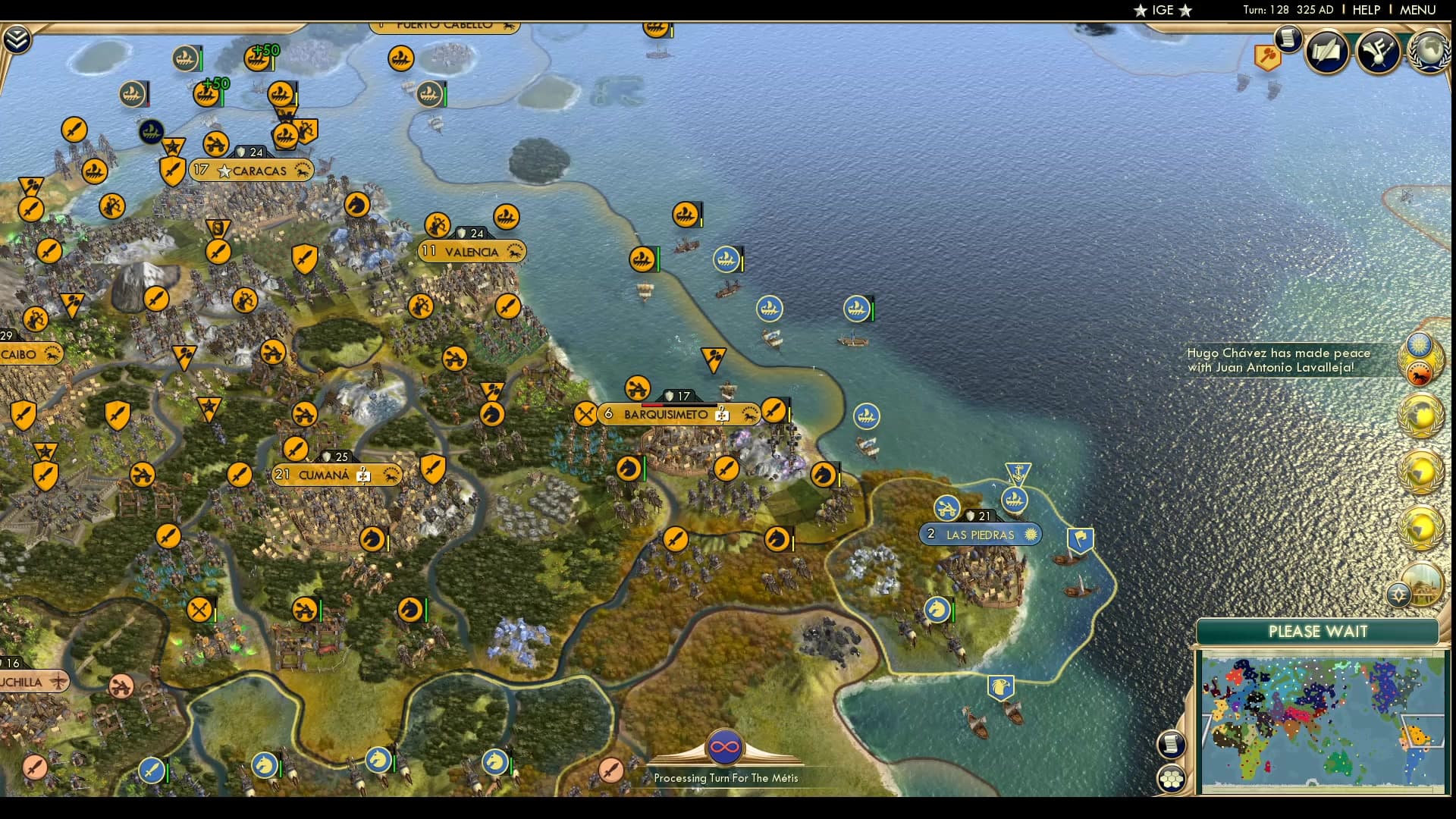Click the crossed-swords icon on Barquisimeto's banner
The width and height of the screenshot is (1456, 819).
[585, 414]
